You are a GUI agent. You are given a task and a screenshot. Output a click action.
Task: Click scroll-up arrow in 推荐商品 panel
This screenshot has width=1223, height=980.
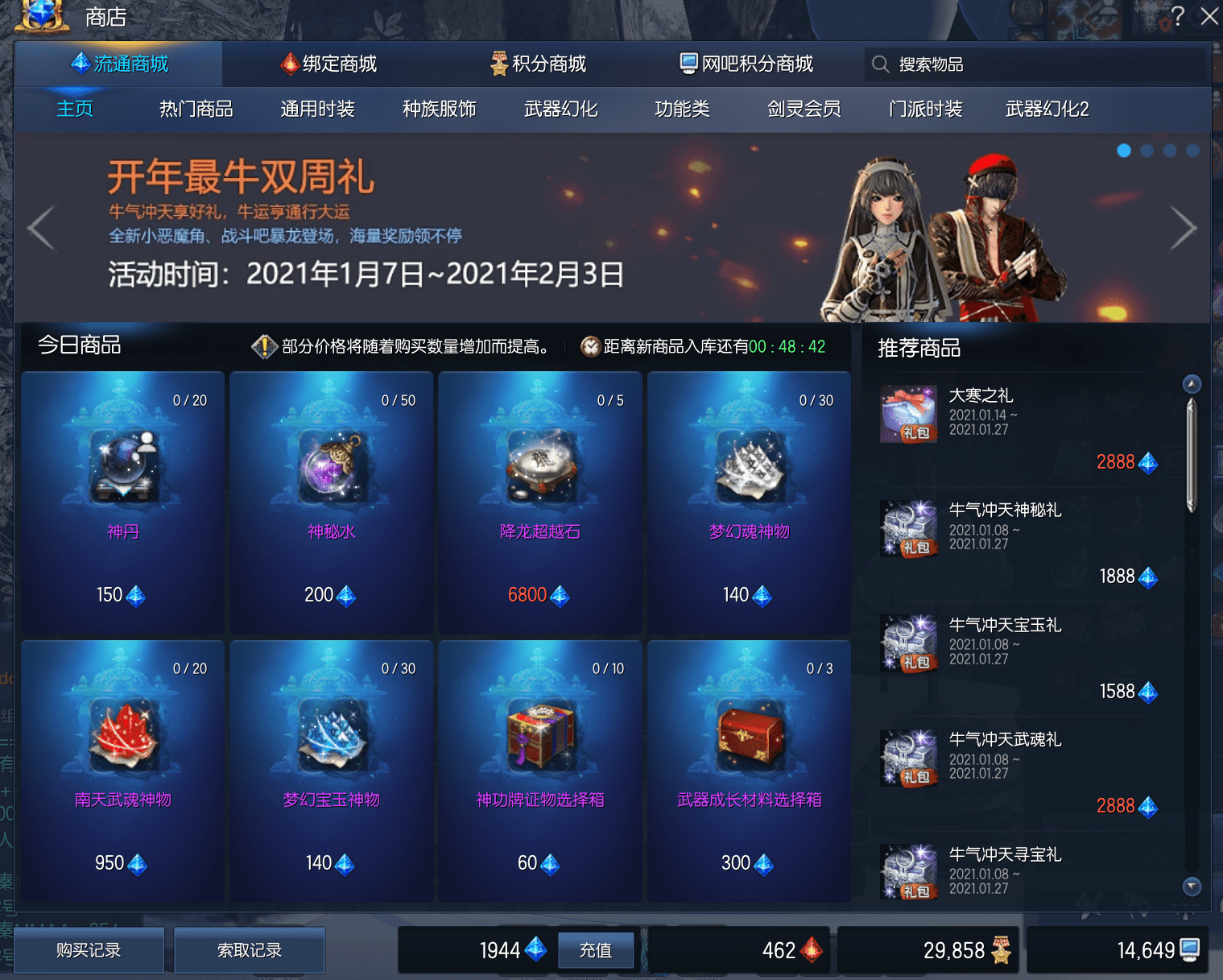(x=1190, y=384)
